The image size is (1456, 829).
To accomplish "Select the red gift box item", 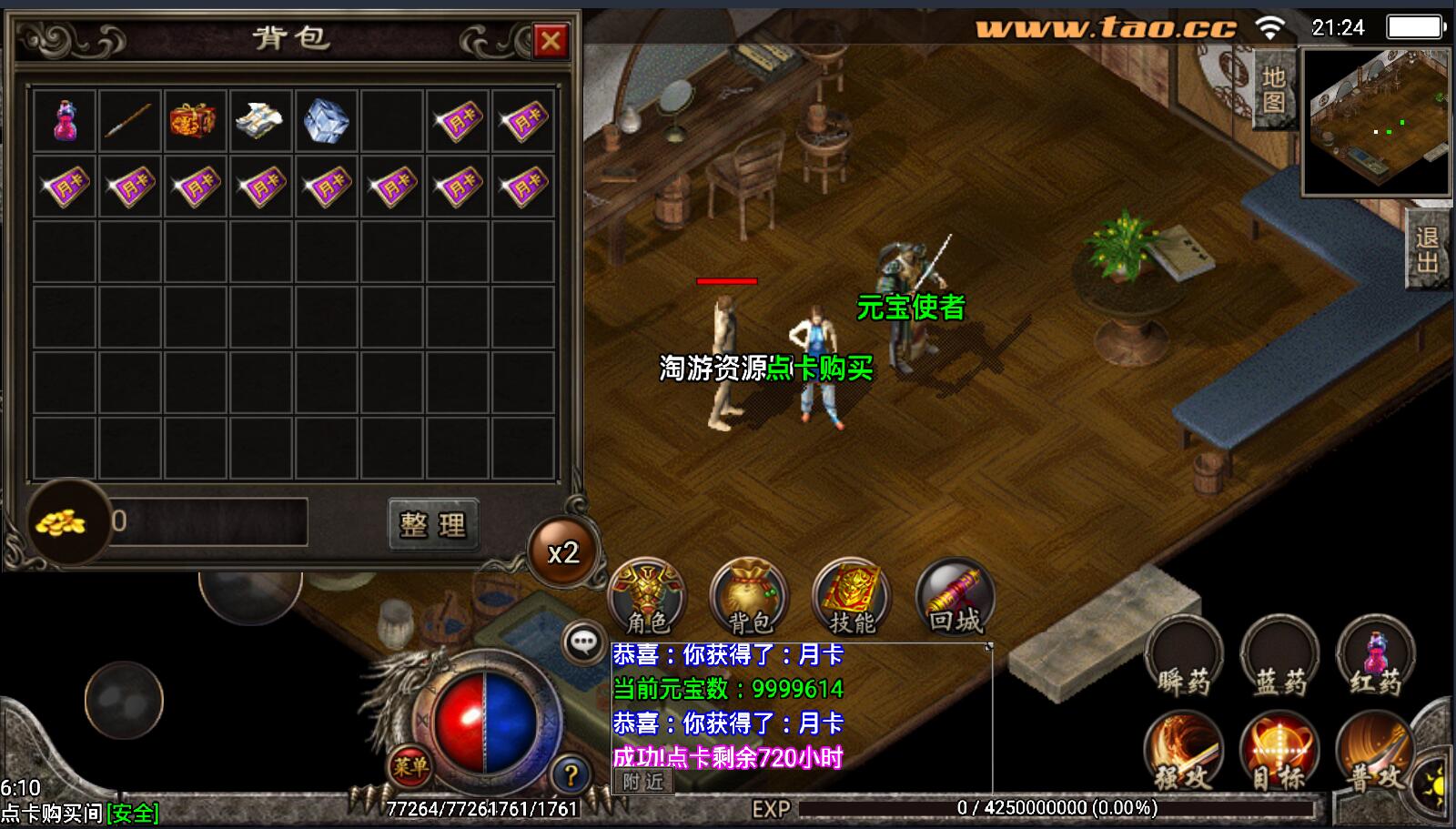I will tap(195, 120).
